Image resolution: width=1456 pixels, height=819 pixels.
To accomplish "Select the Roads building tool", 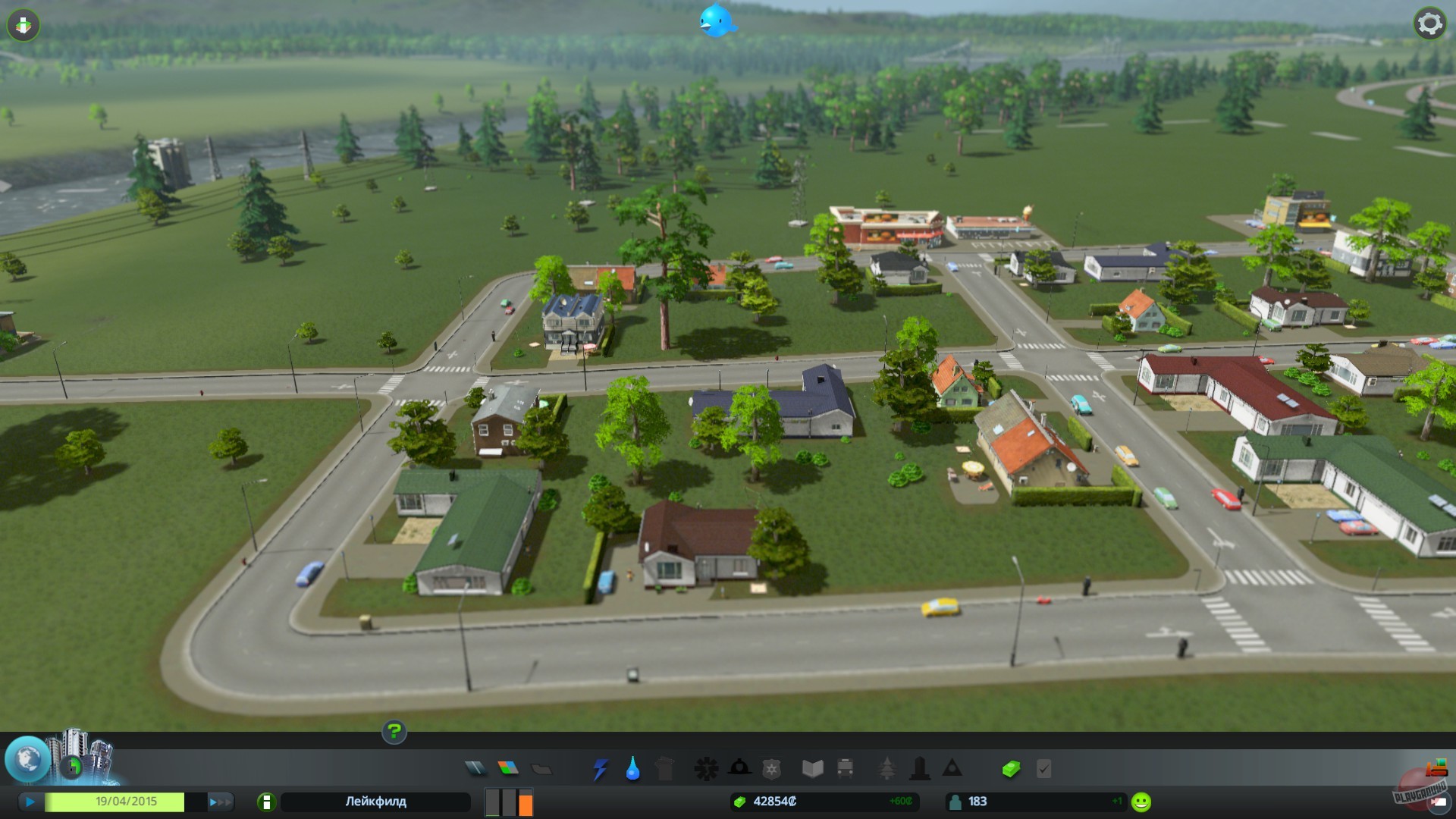I will pyautogui.click(x=472, y=768).
